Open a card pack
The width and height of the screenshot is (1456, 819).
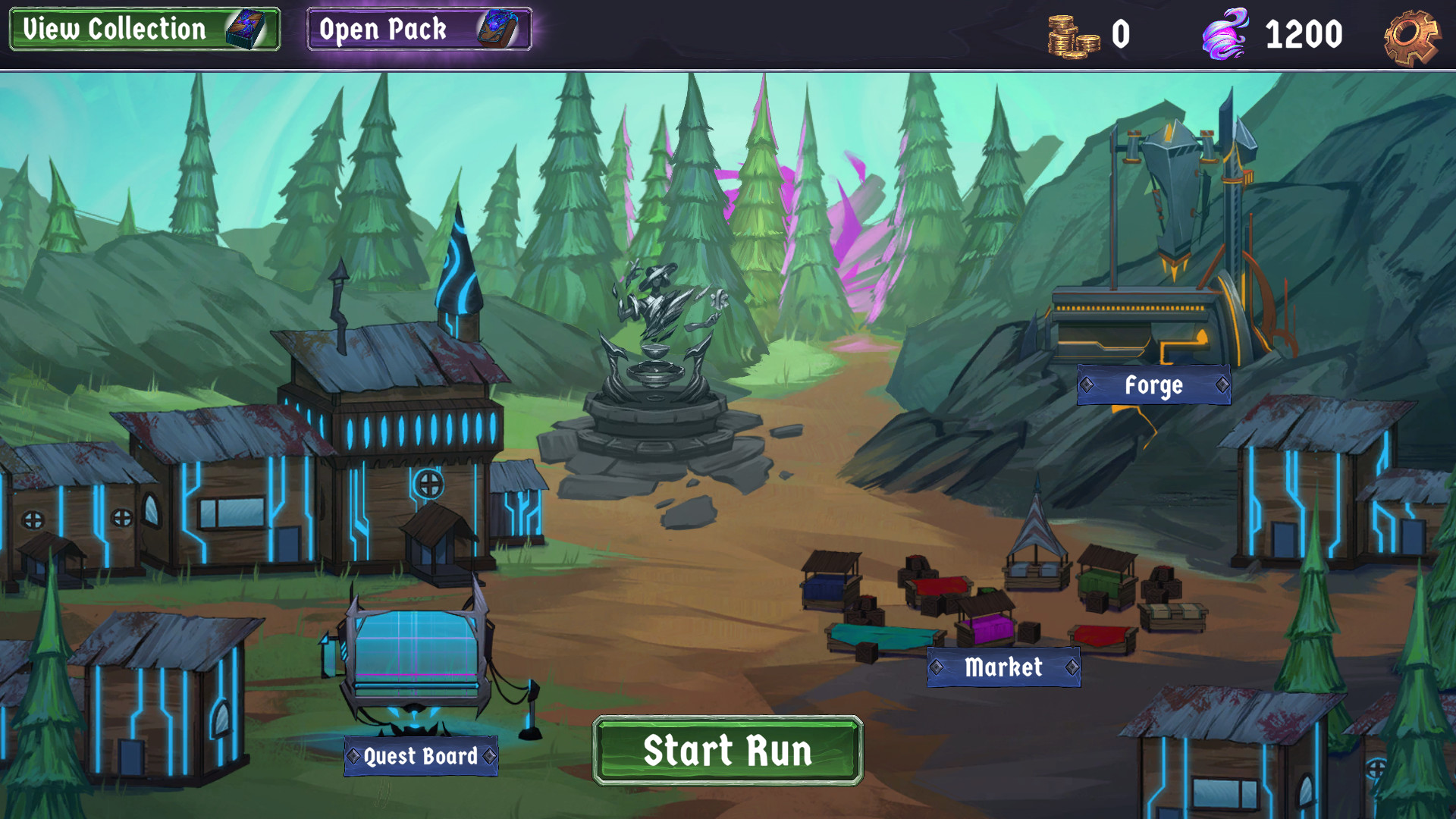pyautogui.click(x=419, y=30)
